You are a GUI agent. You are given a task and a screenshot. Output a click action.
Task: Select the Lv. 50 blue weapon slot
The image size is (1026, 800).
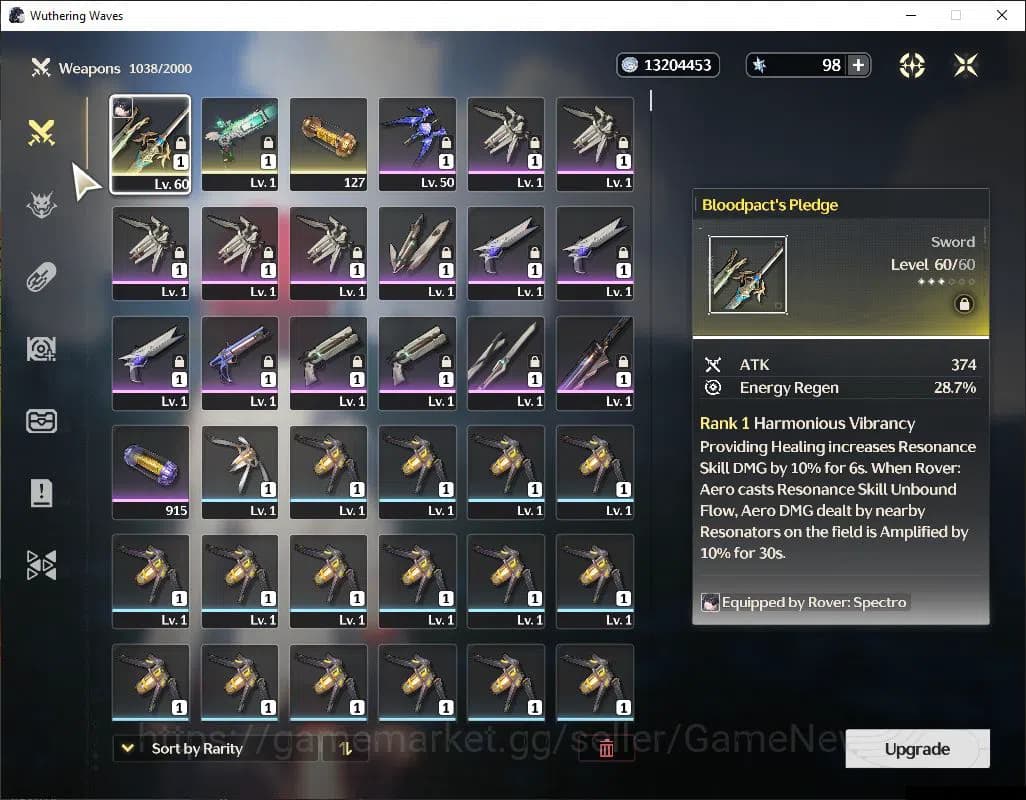[417, 144]
